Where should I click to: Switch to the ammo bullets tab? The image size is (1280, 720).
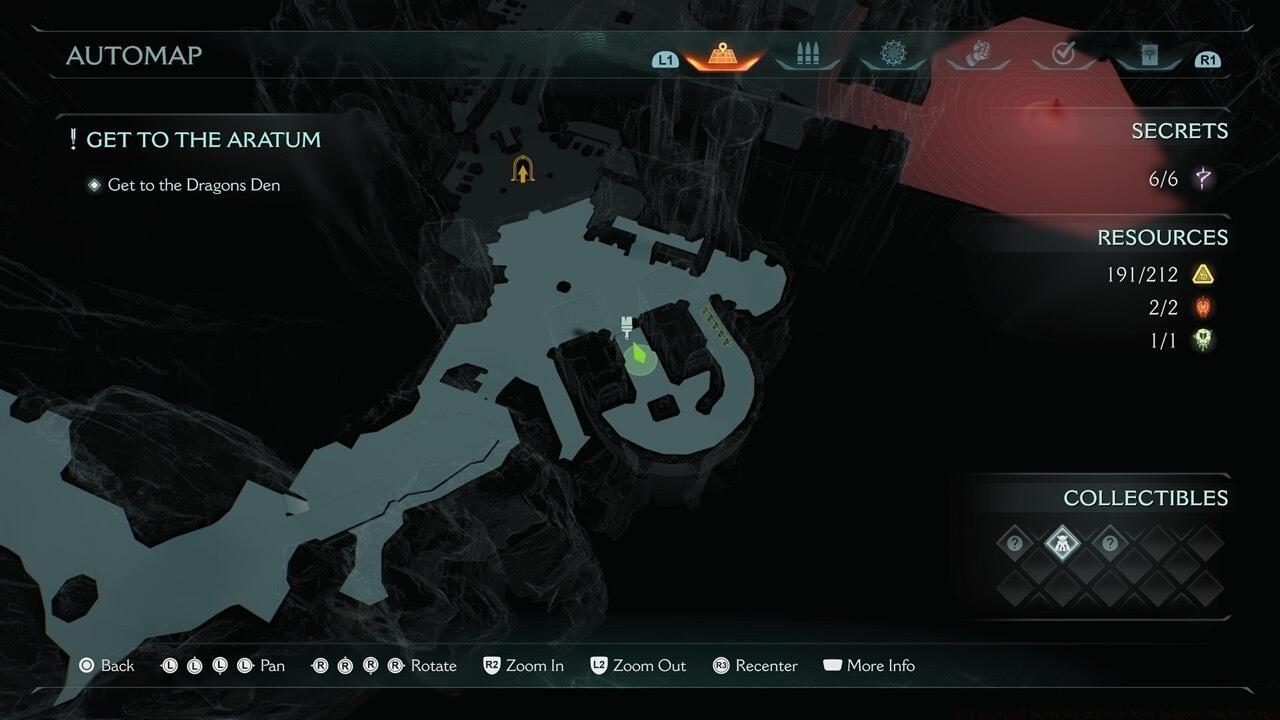pos(807,55)
